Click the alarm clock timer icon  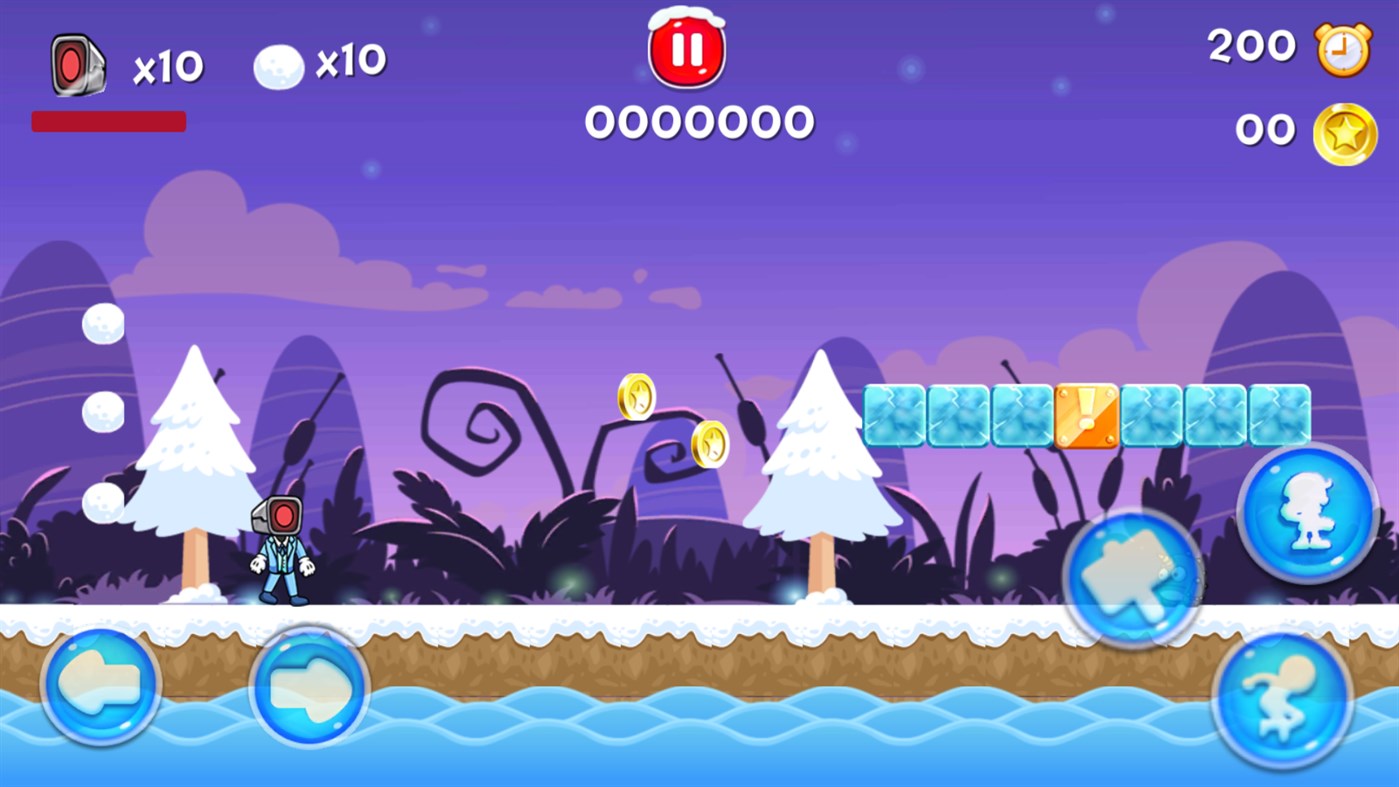(x=1345, y=47)
